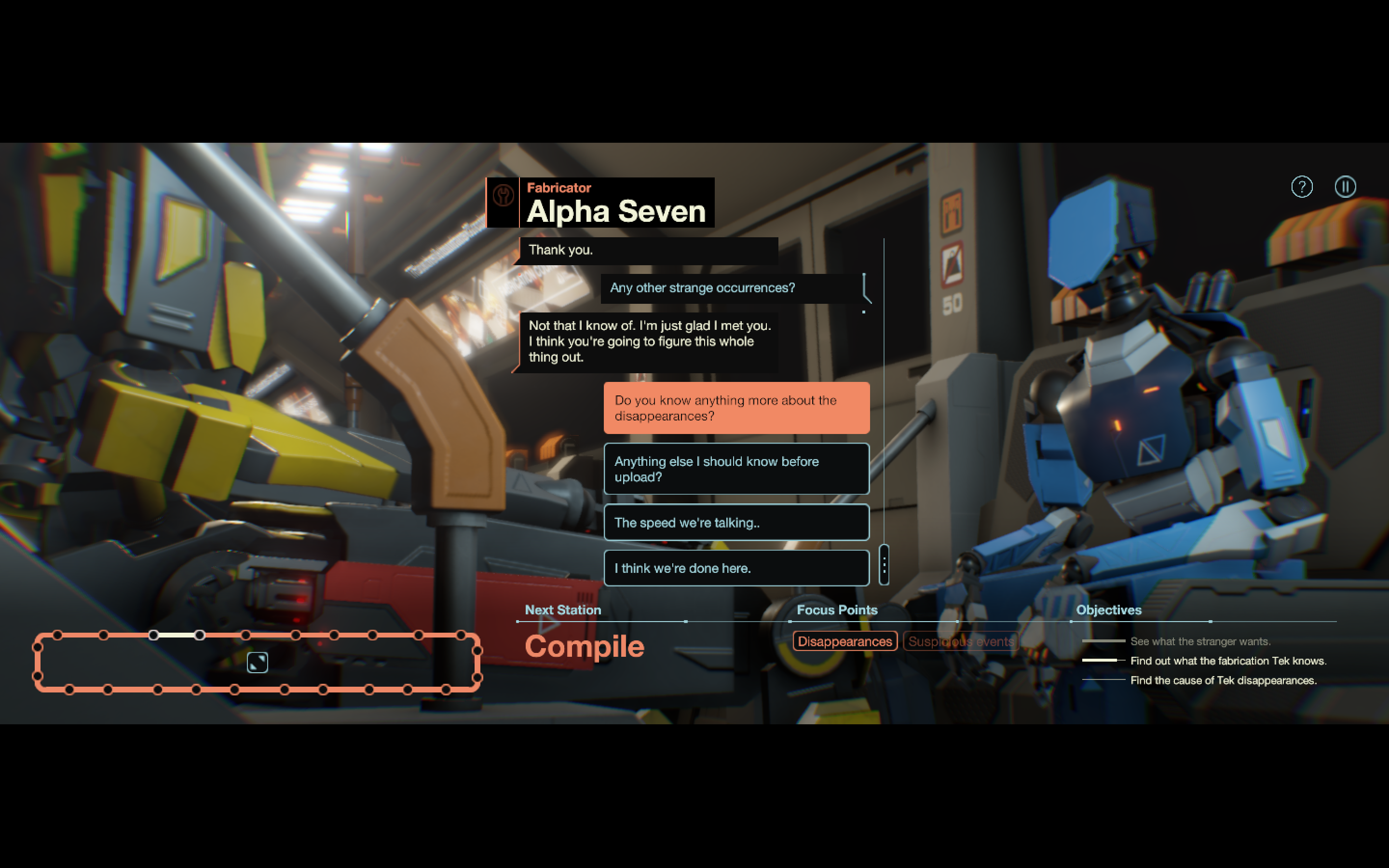
Task: Select a station dot on the transit route map
Action: (x=103, y=635)
